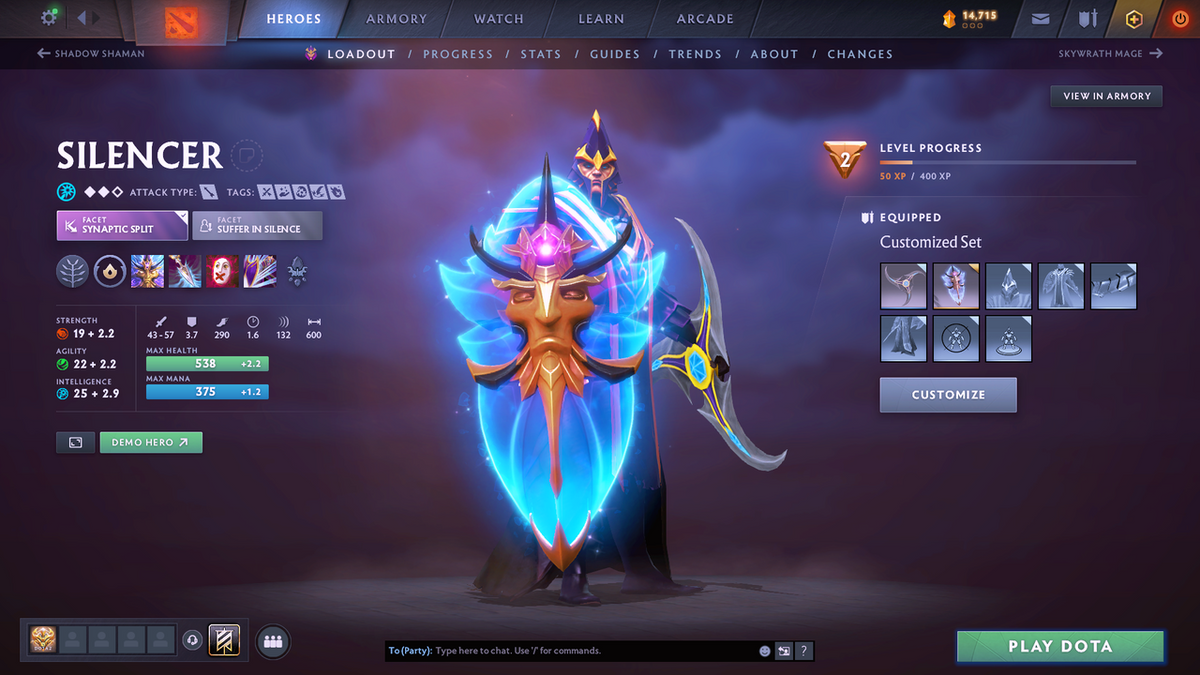This screenshot has height=675, width=1200.
Task: Go to next hero Skywrath Mage
Action: 1110,54
